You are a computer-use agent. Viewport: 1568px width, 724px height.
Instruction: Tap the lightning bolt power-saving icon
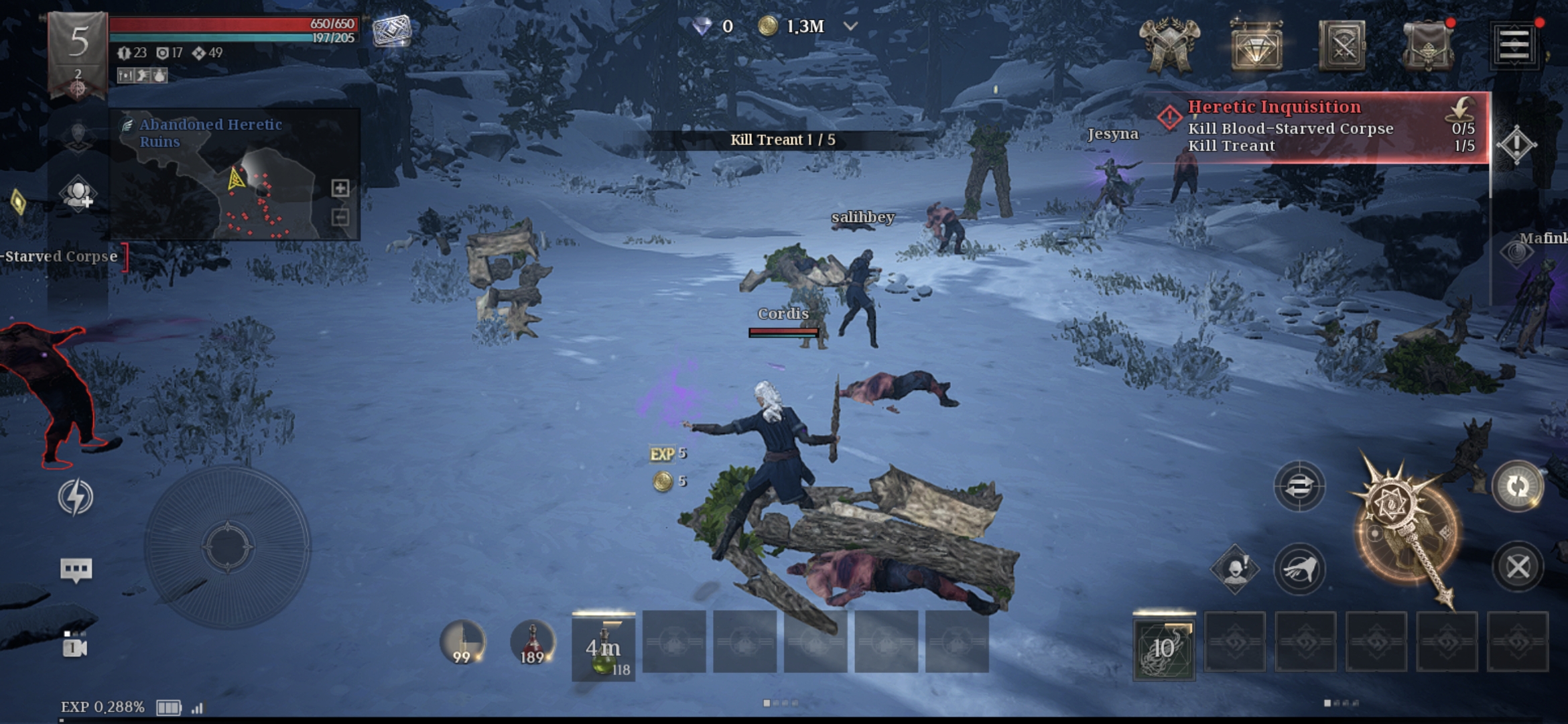click(75, 497)
